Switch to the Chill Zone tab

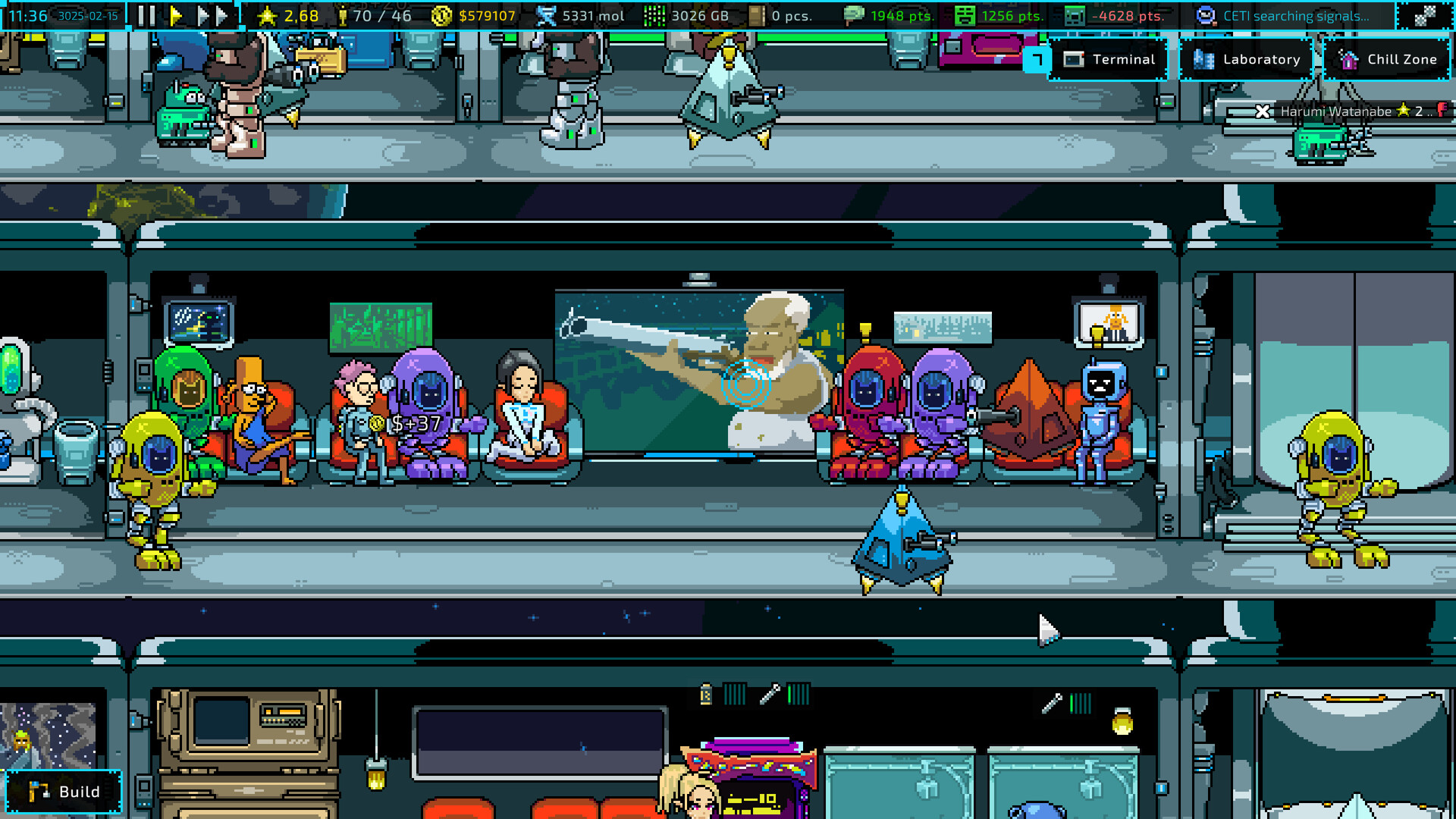(1387, 59)
